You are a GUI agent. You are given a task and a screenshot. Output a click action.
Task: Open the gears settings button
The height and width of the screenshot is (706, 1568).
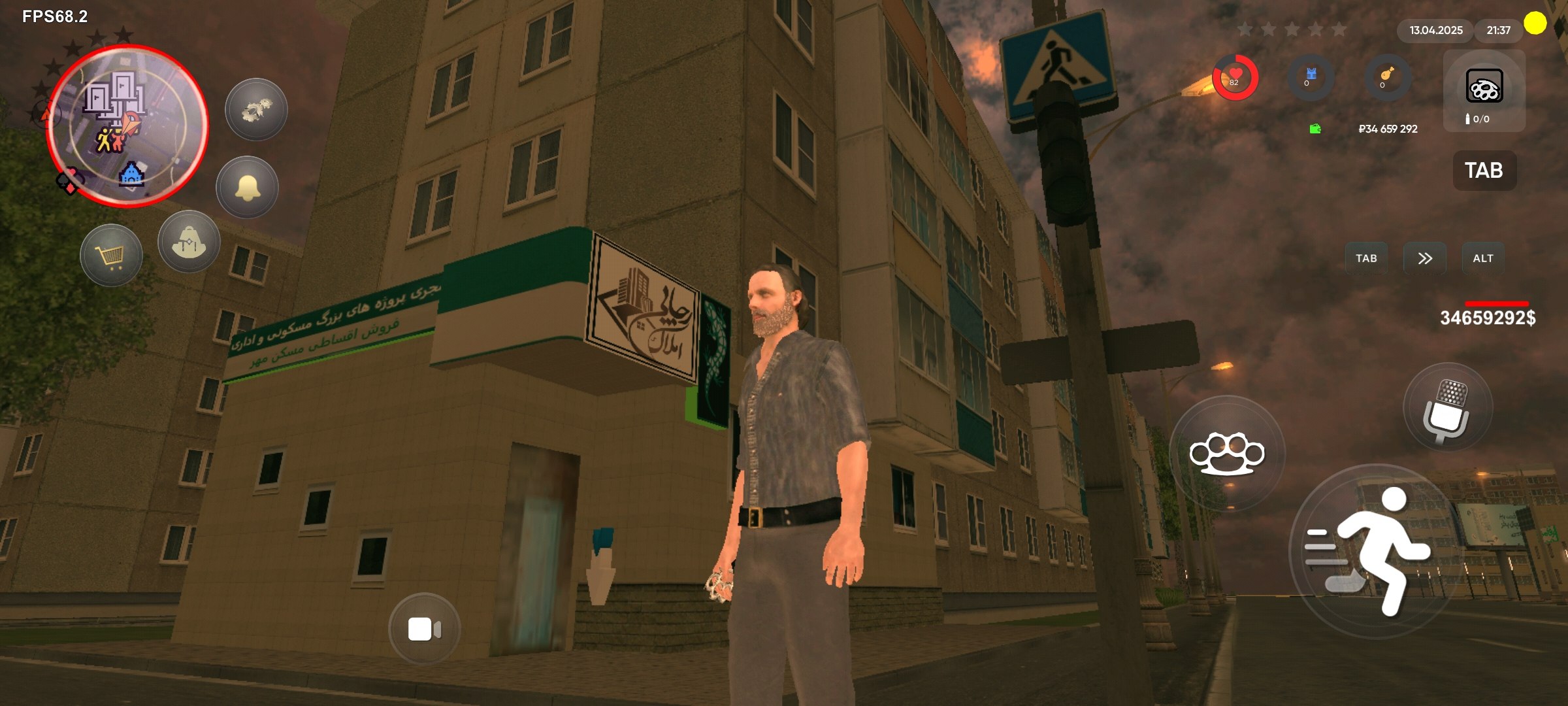point(256,110)
